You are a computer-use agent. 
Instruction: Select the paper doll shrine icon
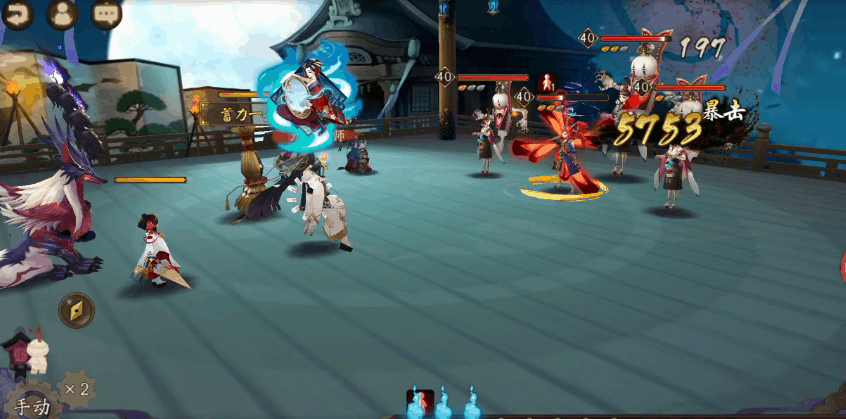(27, 351)
